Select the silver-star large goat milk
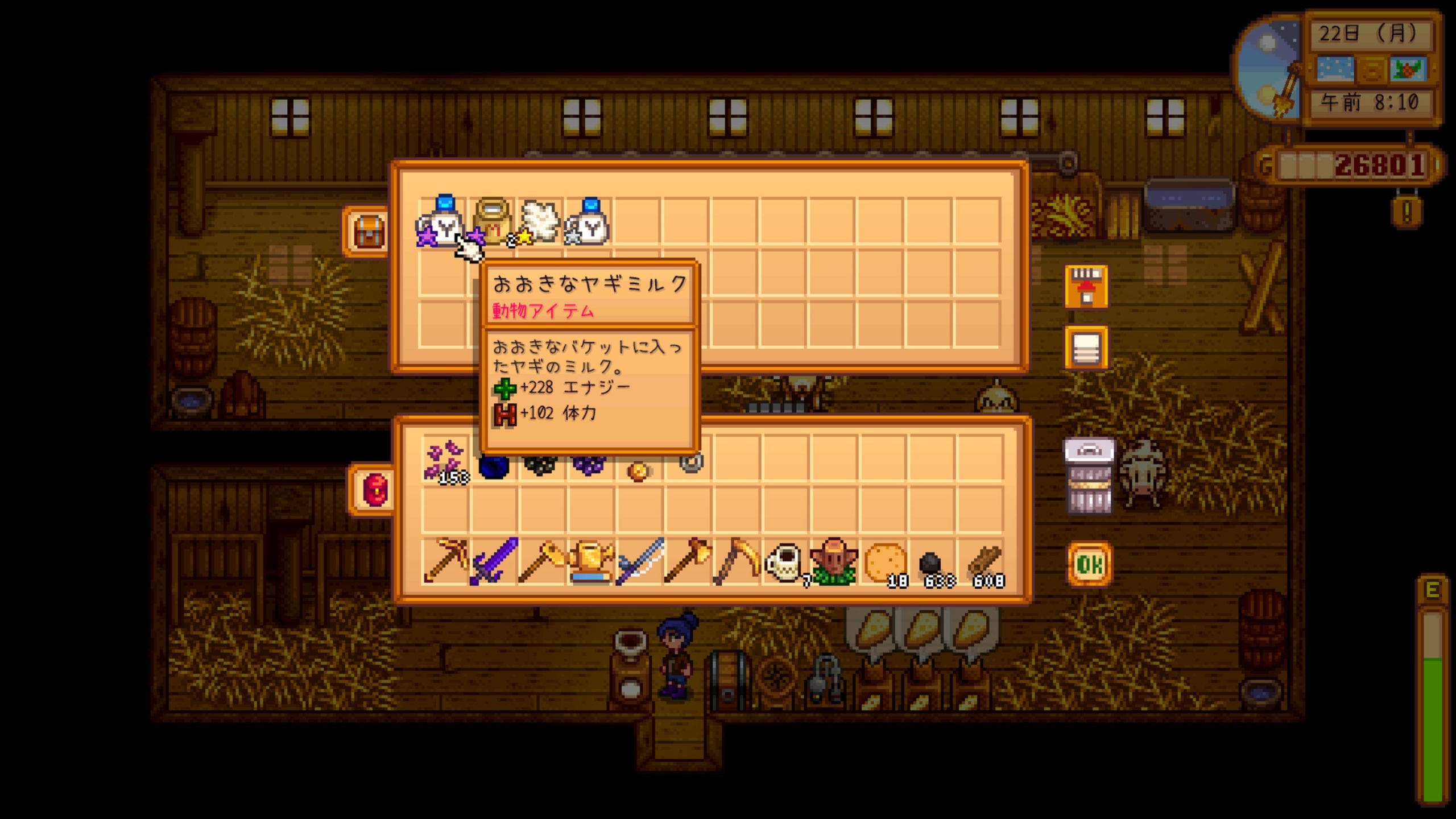 (x=589, y=222)
